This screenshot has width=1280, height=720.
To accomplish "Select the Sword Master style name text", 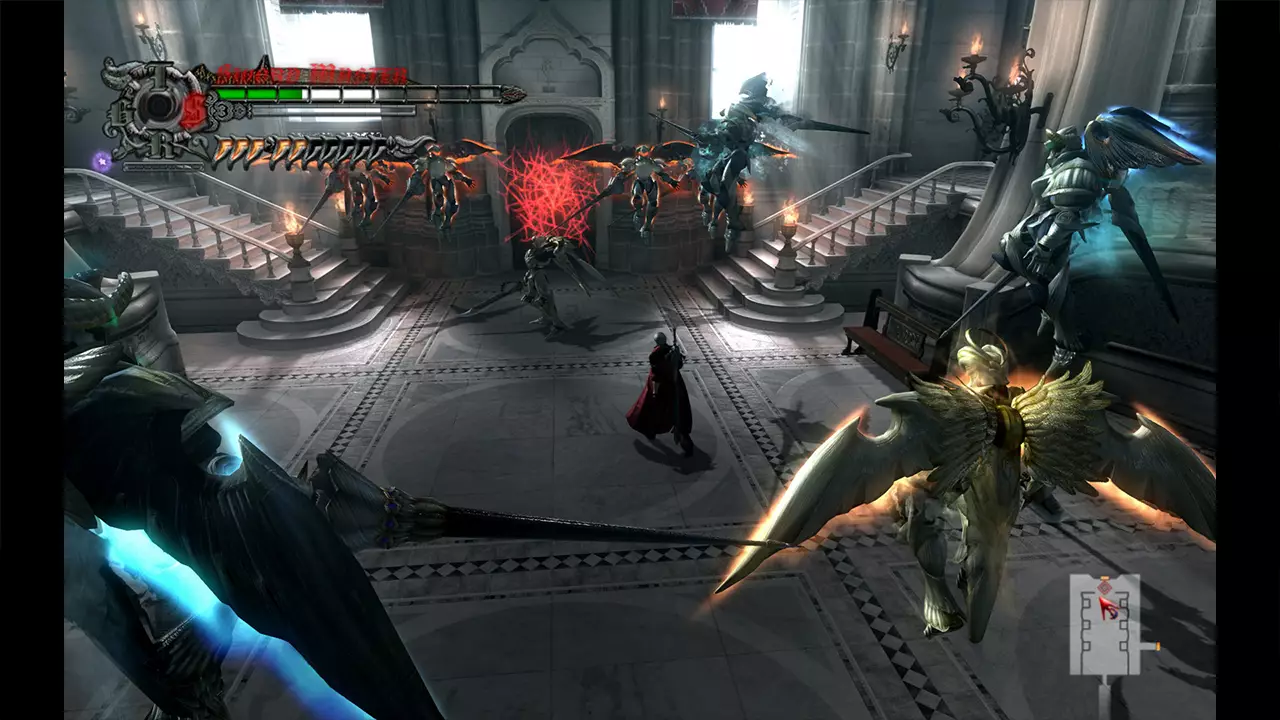I will (x=311, y=74).
